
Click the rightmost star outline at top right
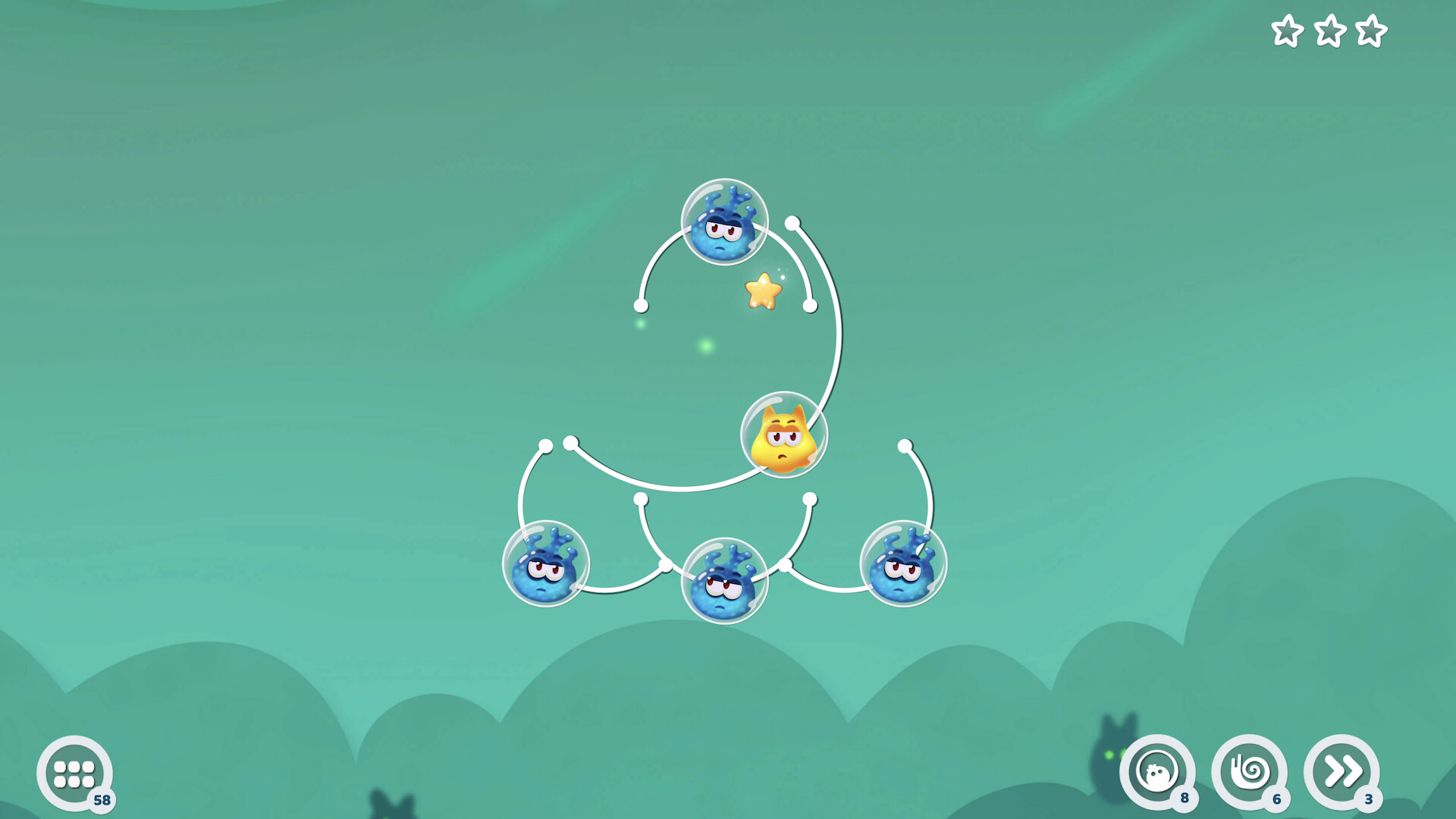(x=1372, y=32)
